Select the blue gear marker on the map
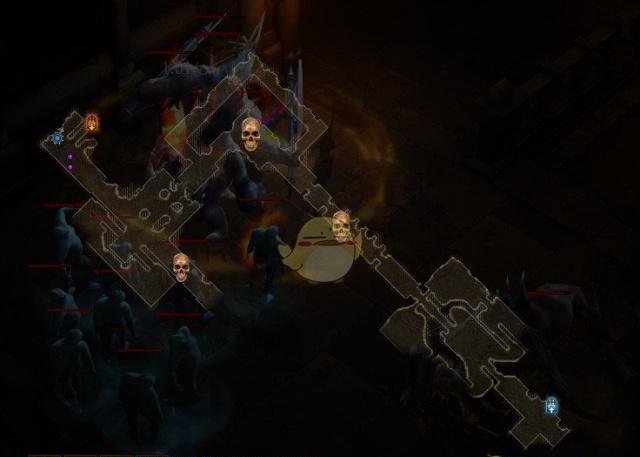This screenshot has height=457, width=640. pos(58,137)
